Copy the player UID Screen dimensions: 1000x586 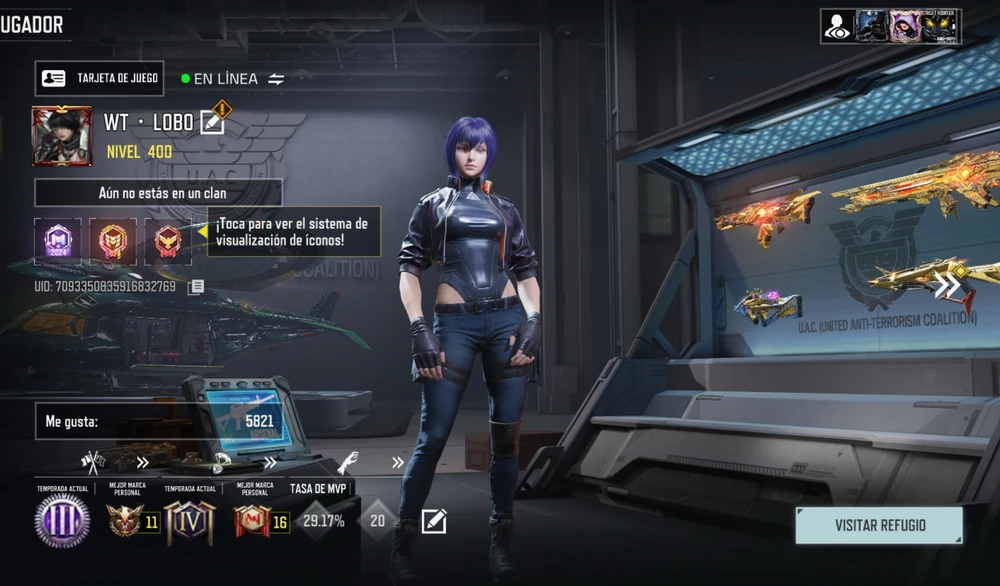(197, 287)
